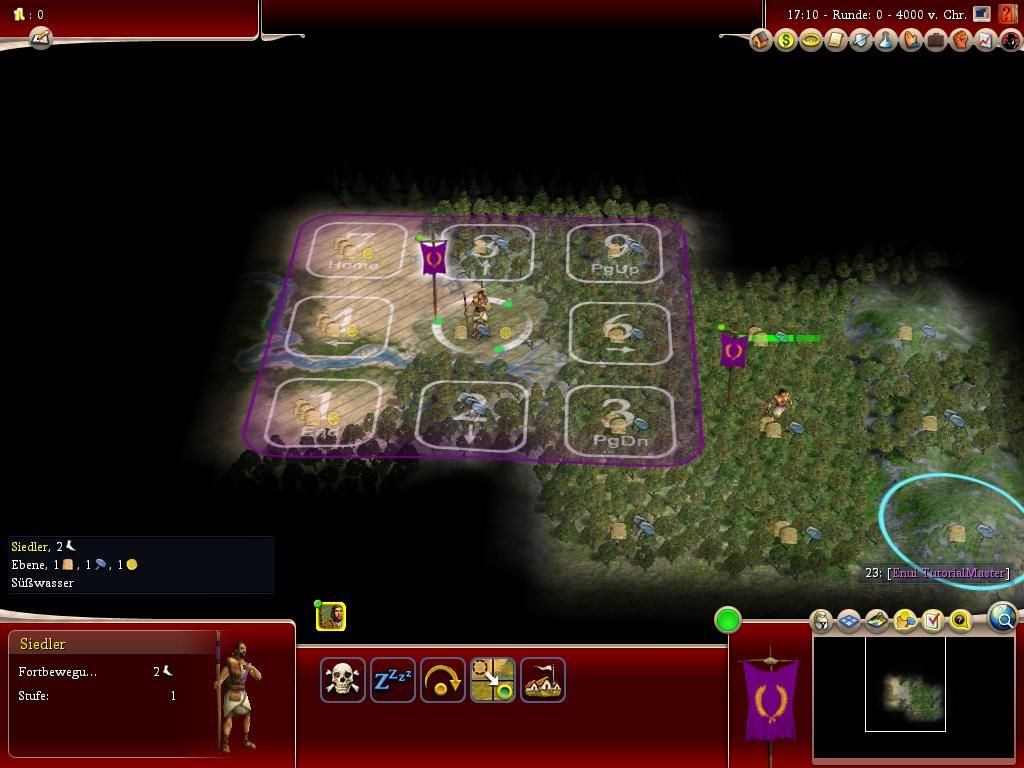Open the corporation advisor briefcase icon
This screenshot has height=768, width=1024.
pos(936,41)
